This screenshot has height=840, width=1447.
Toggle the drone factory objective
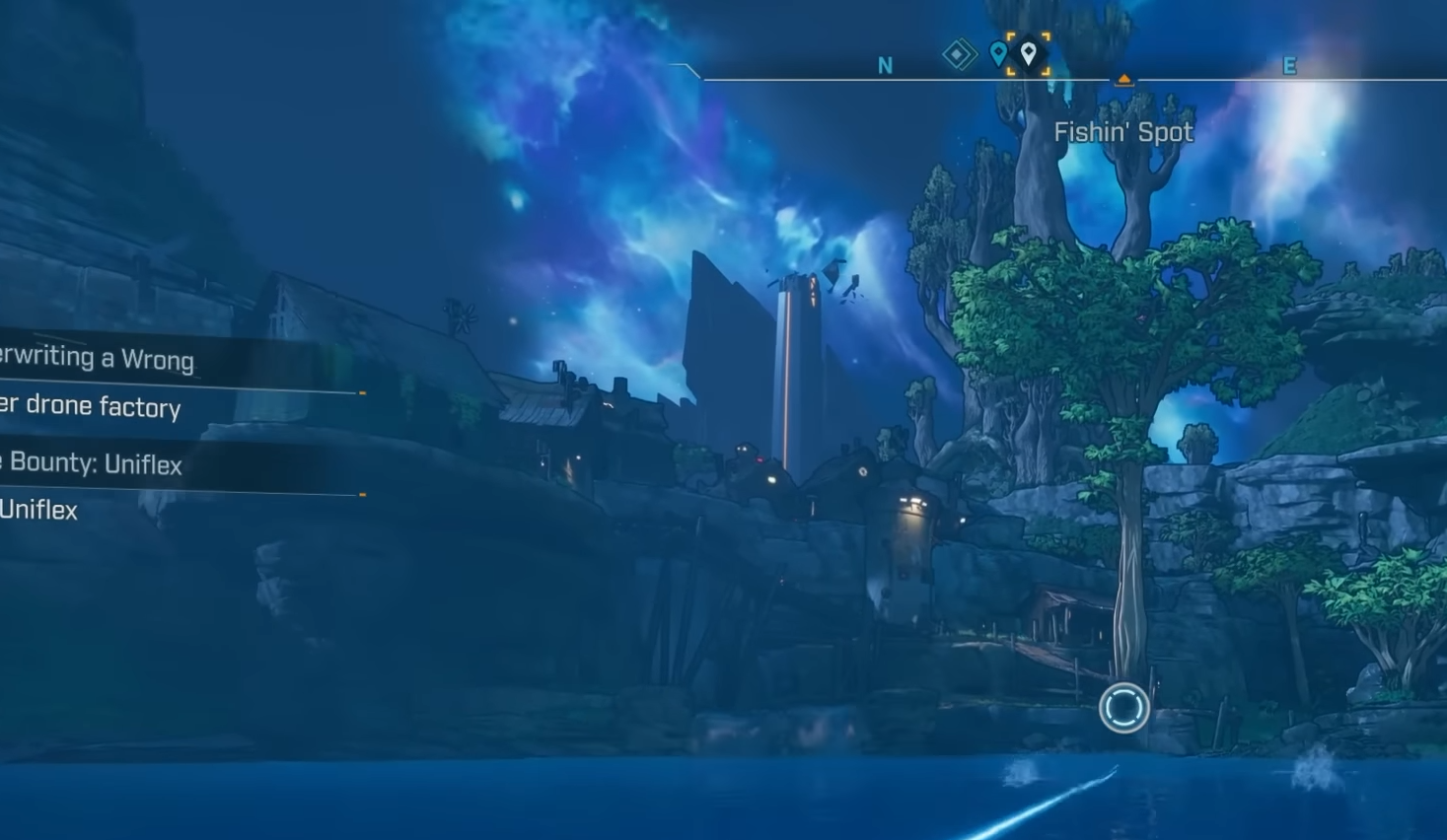click(x=91, y=408)
